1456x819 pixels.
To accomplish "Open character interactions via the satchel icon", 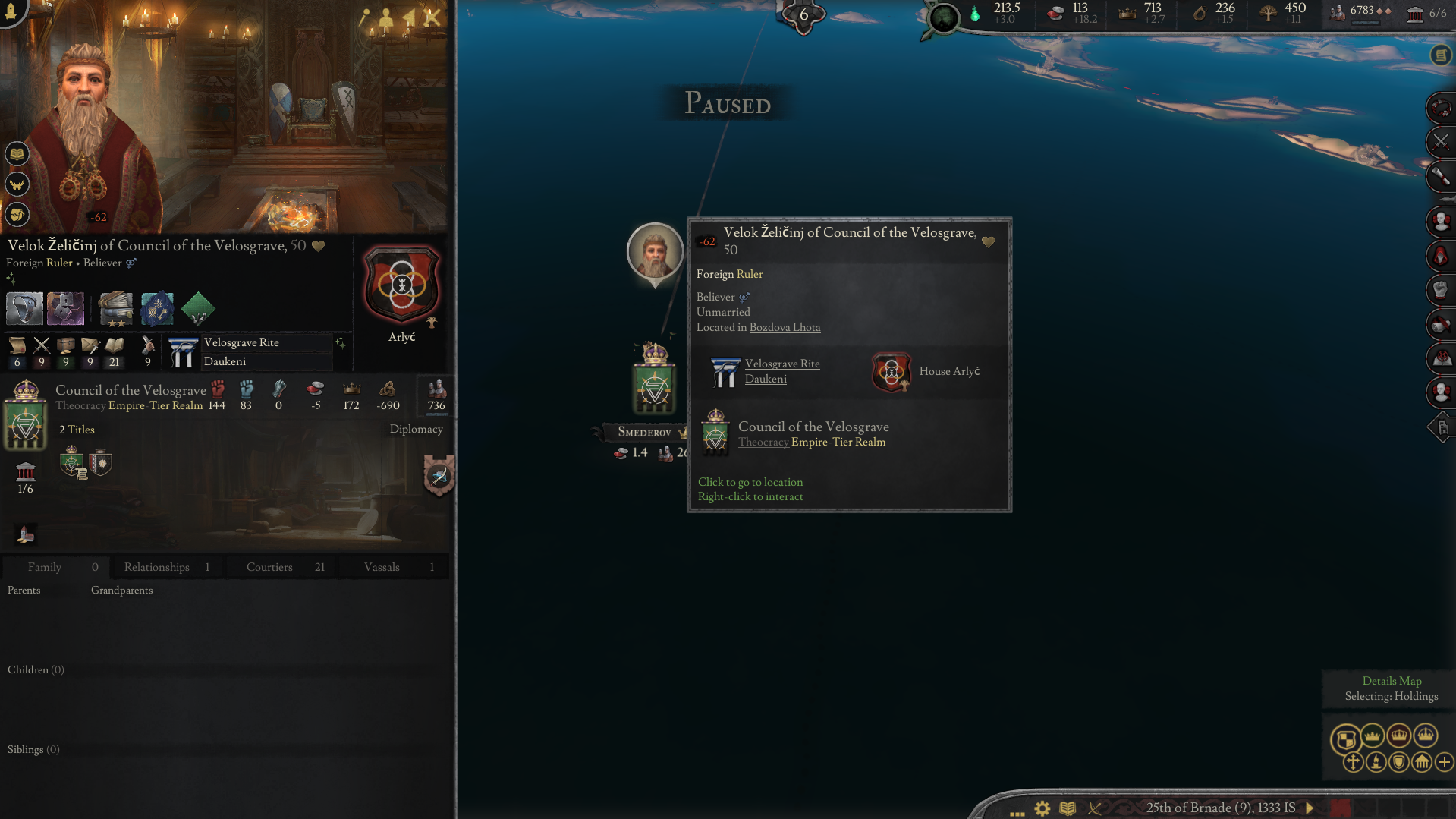I will click(x=17, y=215).
